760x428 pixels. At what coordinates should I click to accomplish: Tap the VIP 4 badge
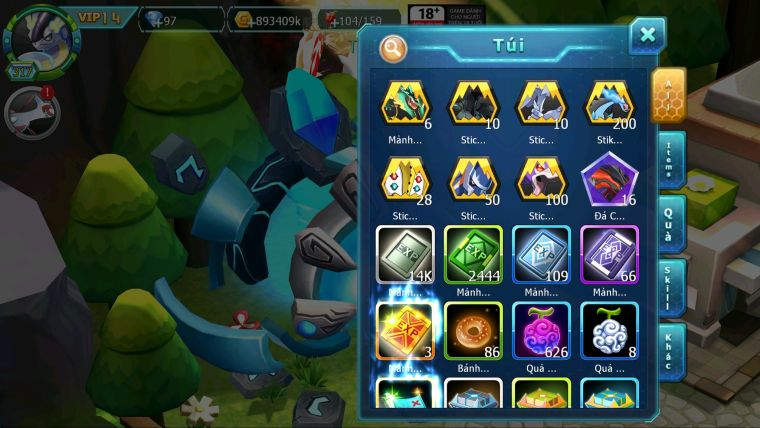99,17
